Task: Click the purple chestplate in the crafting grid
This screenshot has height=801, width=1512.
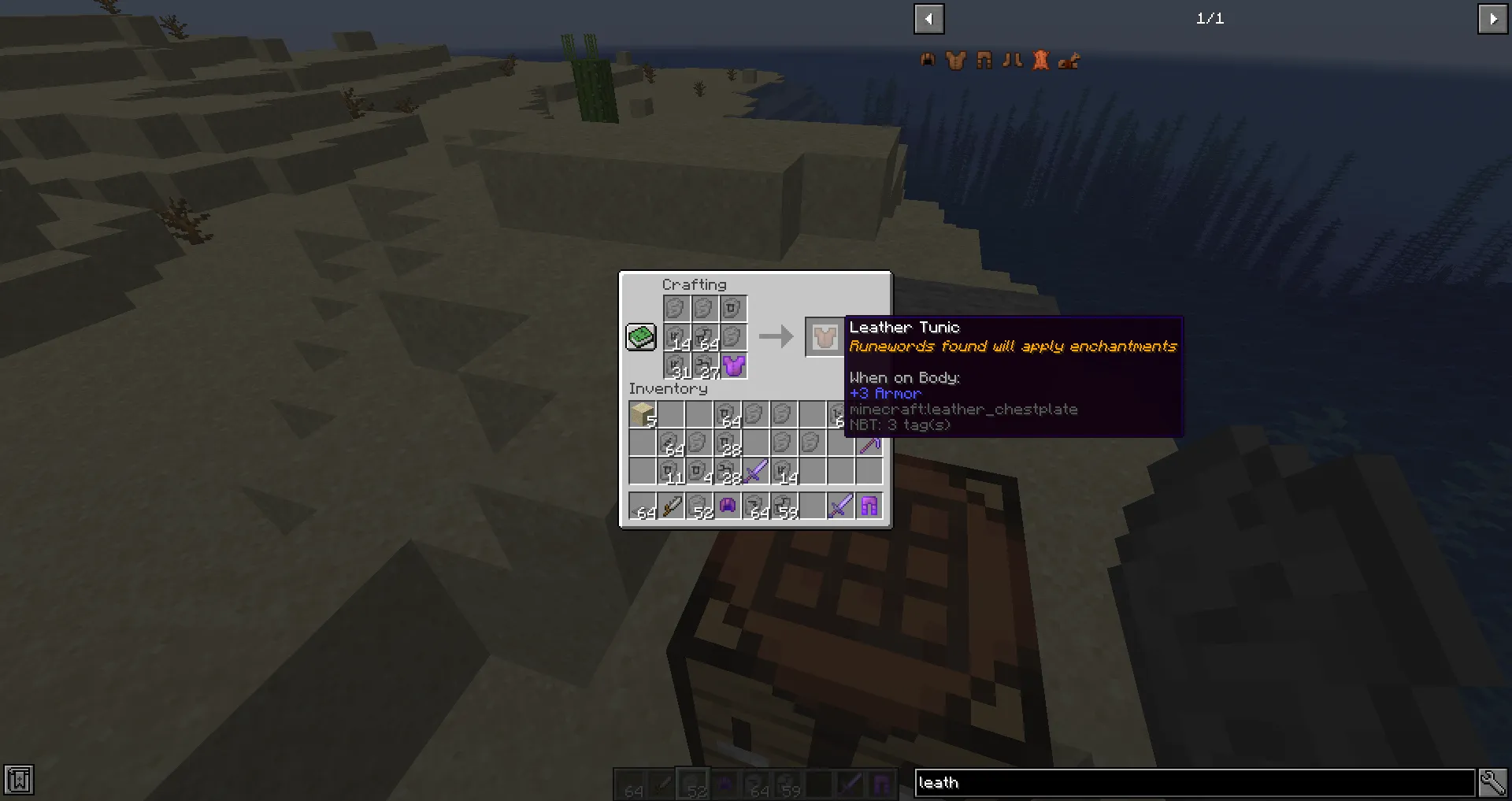Action: click(x=734, y=365)
